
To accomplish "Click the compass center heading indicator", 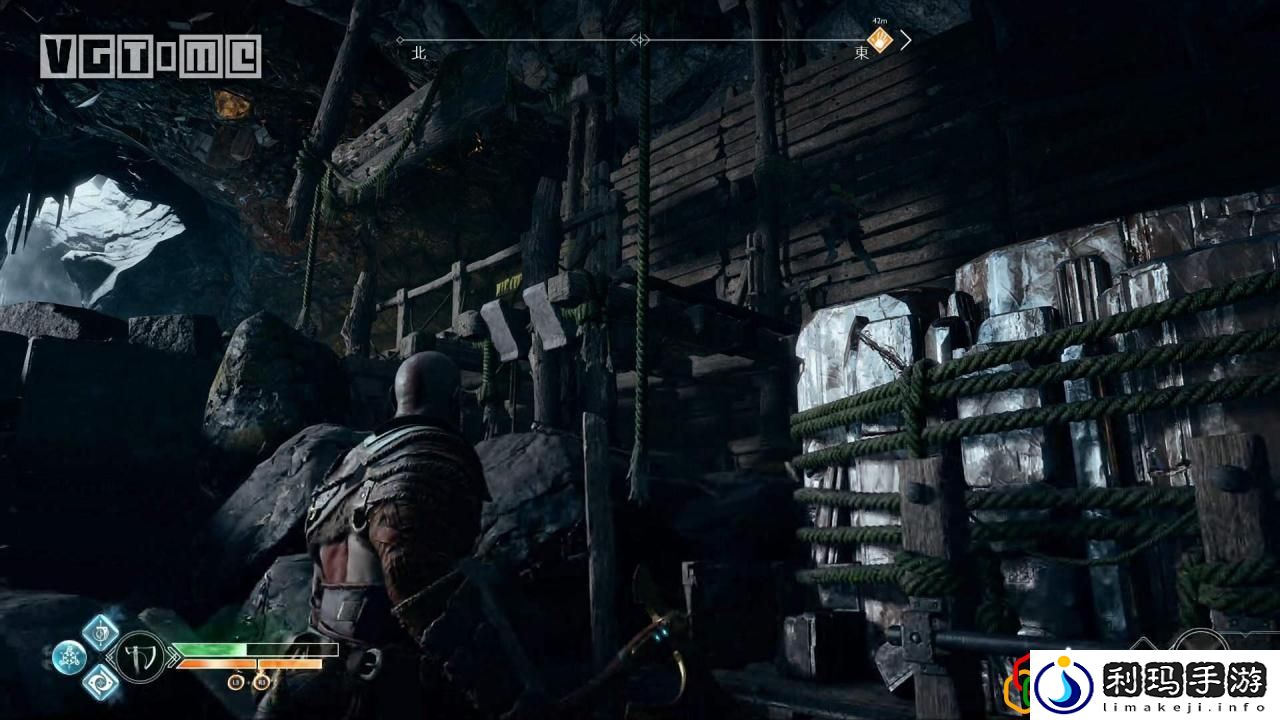I will point(640,41).
